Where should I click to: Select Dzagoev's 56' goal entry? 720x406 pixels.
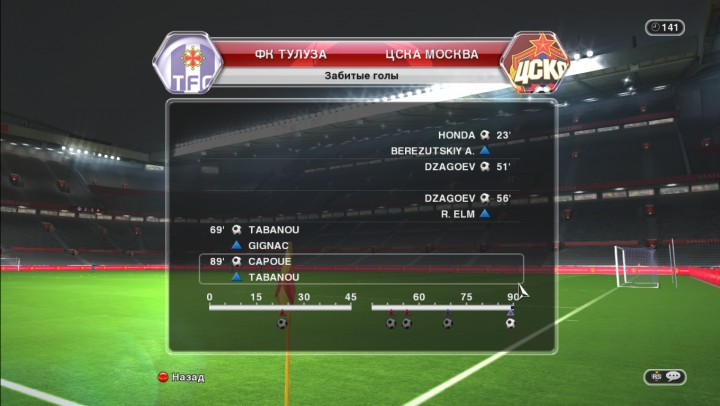(468, 198)
